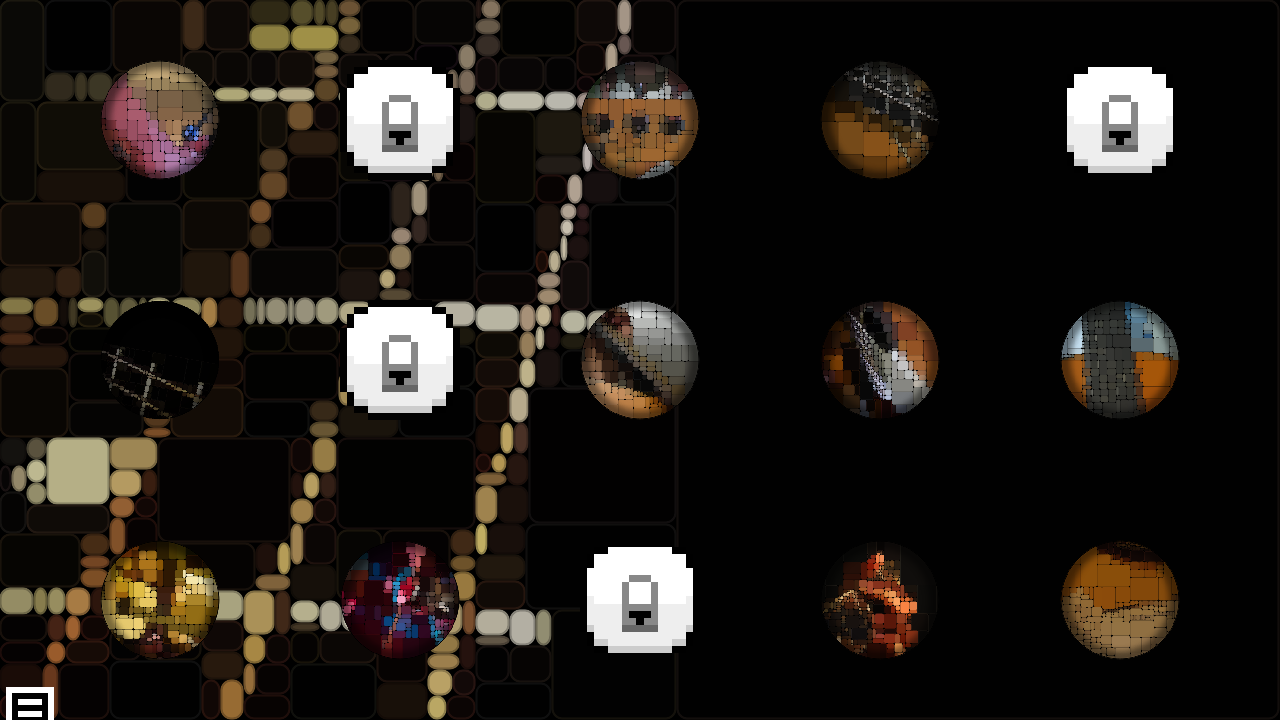The height and width of the screenshot is (720, 1280).
Task: Choose the orange face with dark eyes
Action: coord(640,120)
